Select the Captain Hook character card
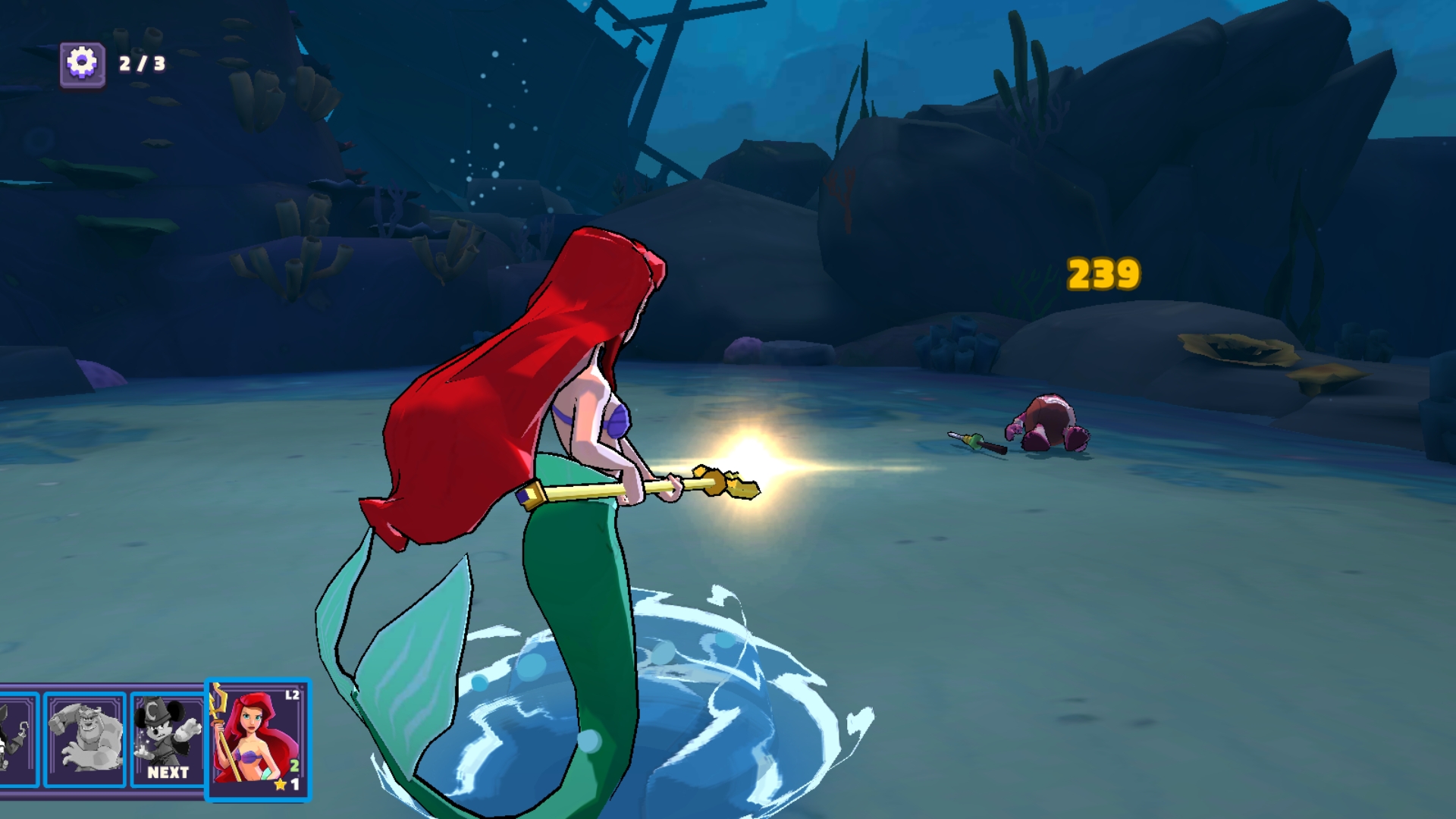This screenshot has height=819, width=1456. tap(17, 739)
